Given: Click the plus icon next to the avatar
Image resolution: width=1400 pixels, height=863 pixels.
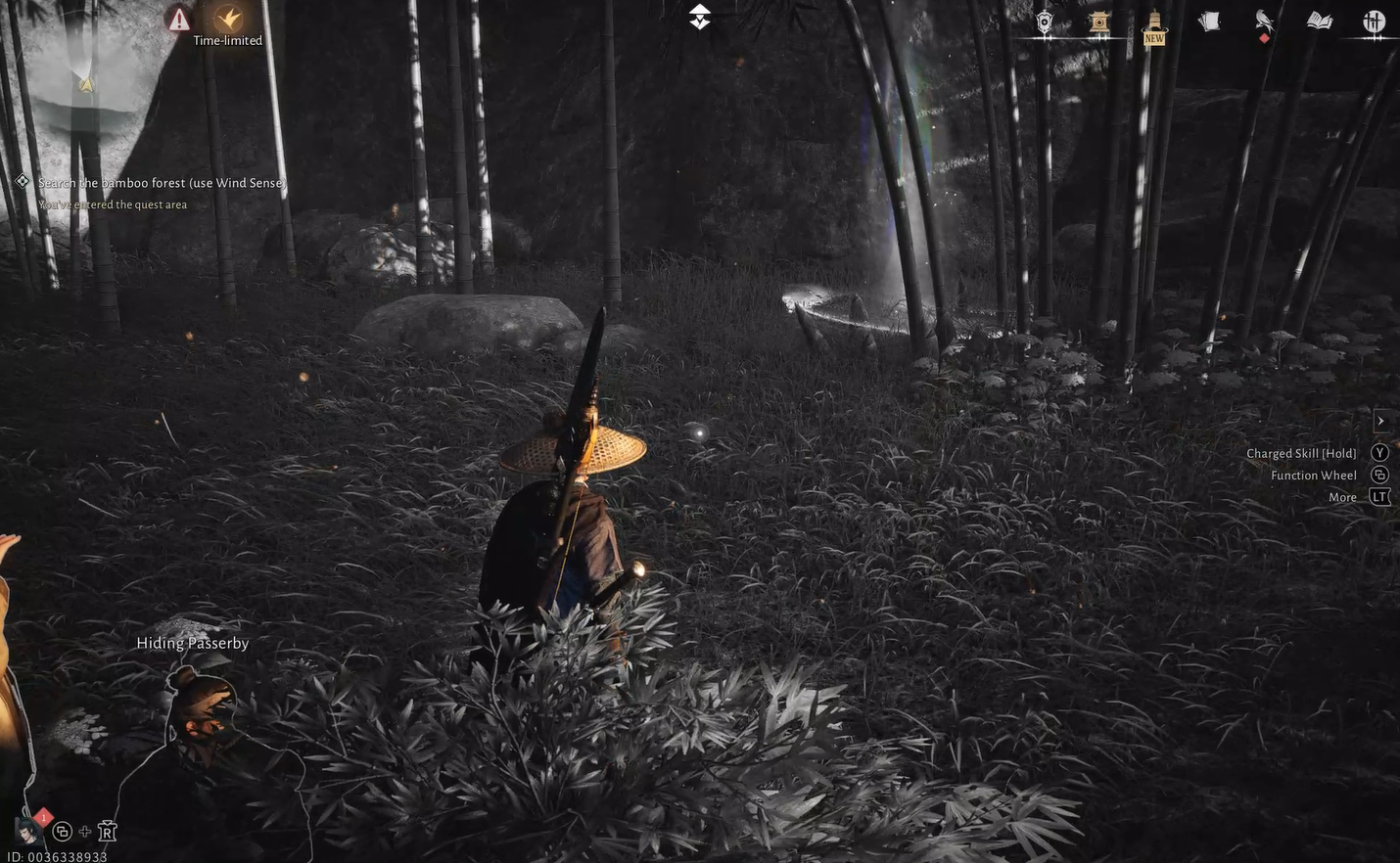Looking at the screenshot, I should [x=84, y=831].
